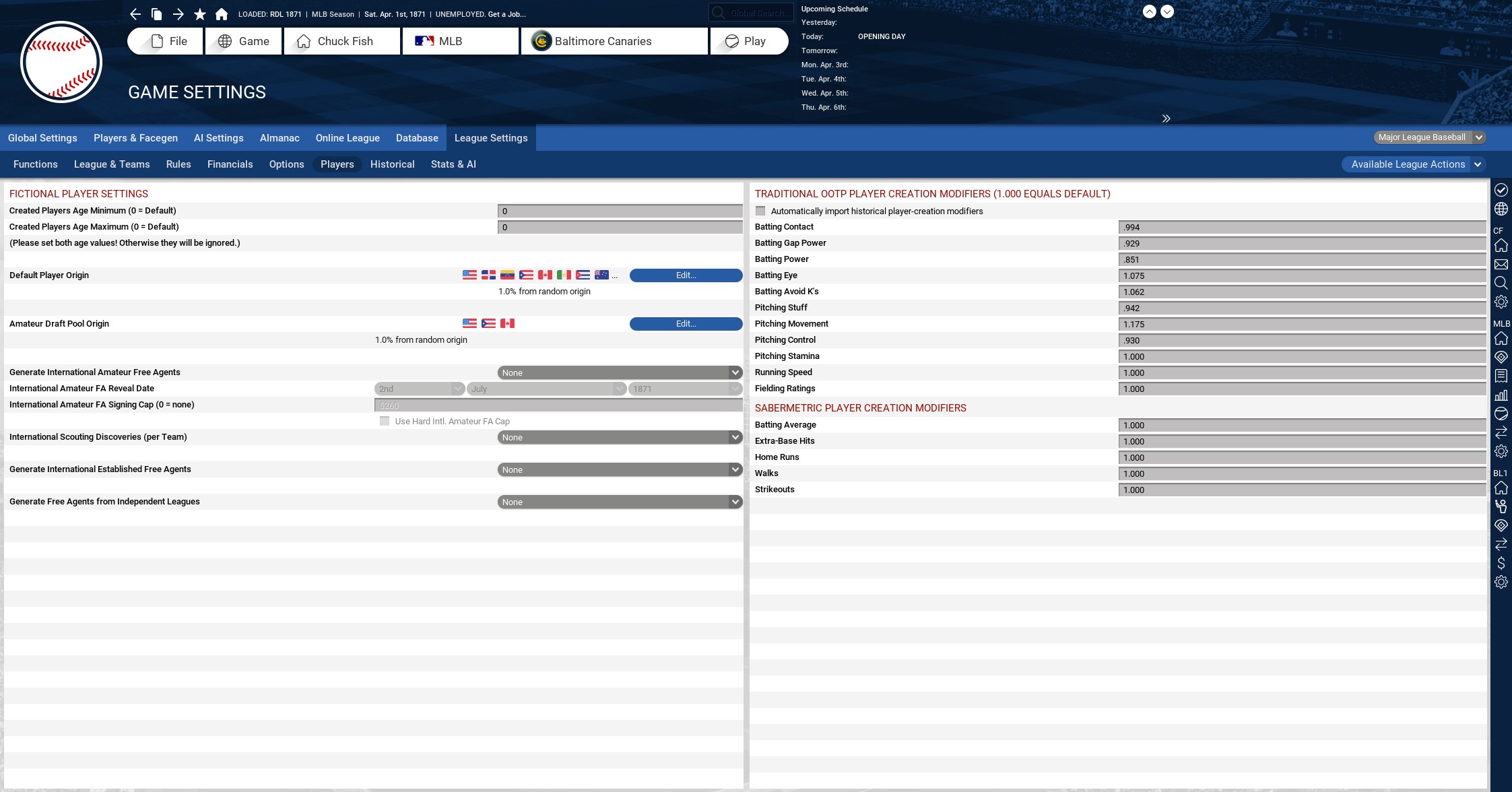Open the Almanac tab
1512x792 pixels.
pyautogui.click(x=280, y=138)
